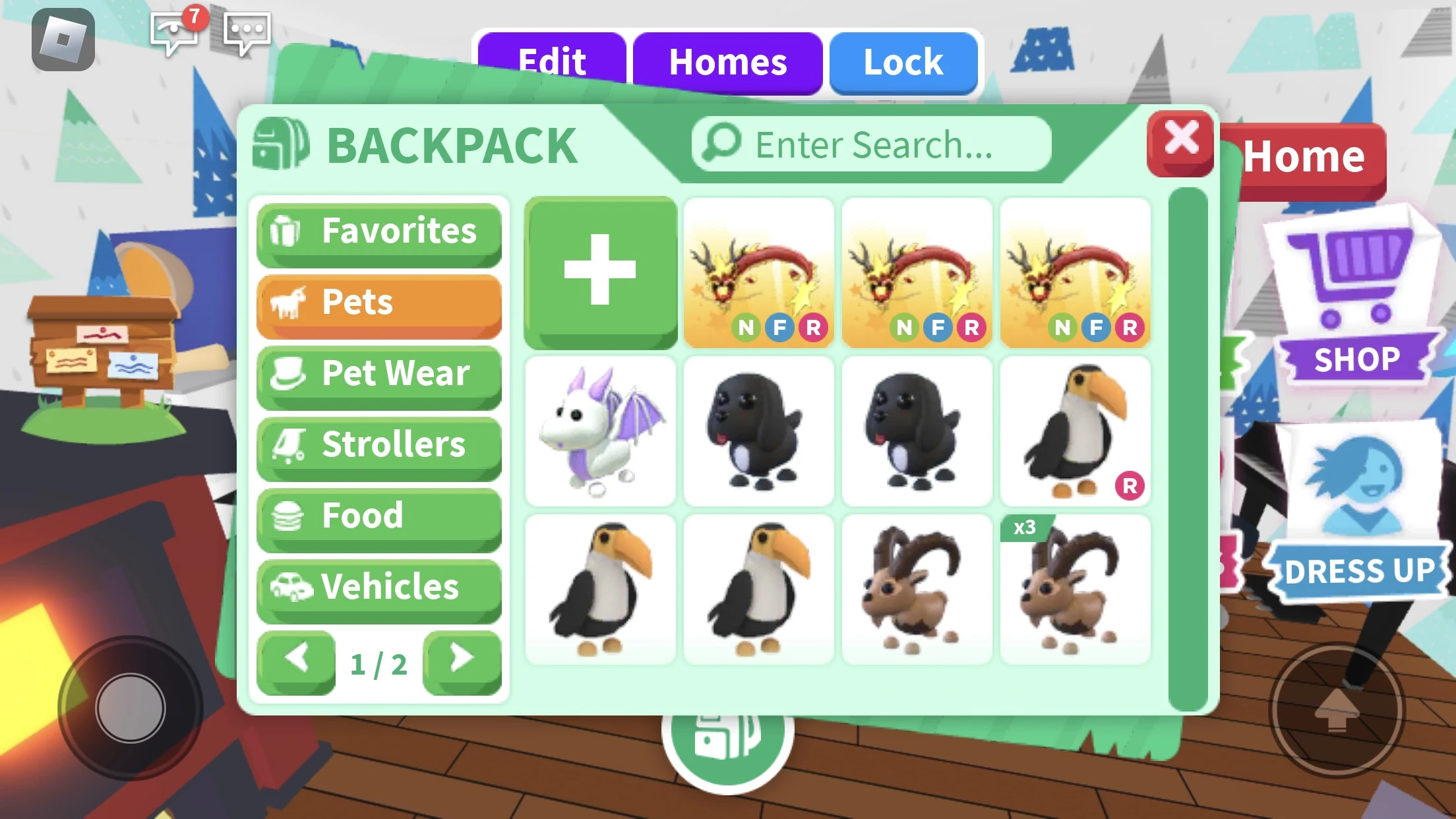Select the Pets category with unicorn icon
This screenshot has width=1456, height=819.
click(379, 303)
